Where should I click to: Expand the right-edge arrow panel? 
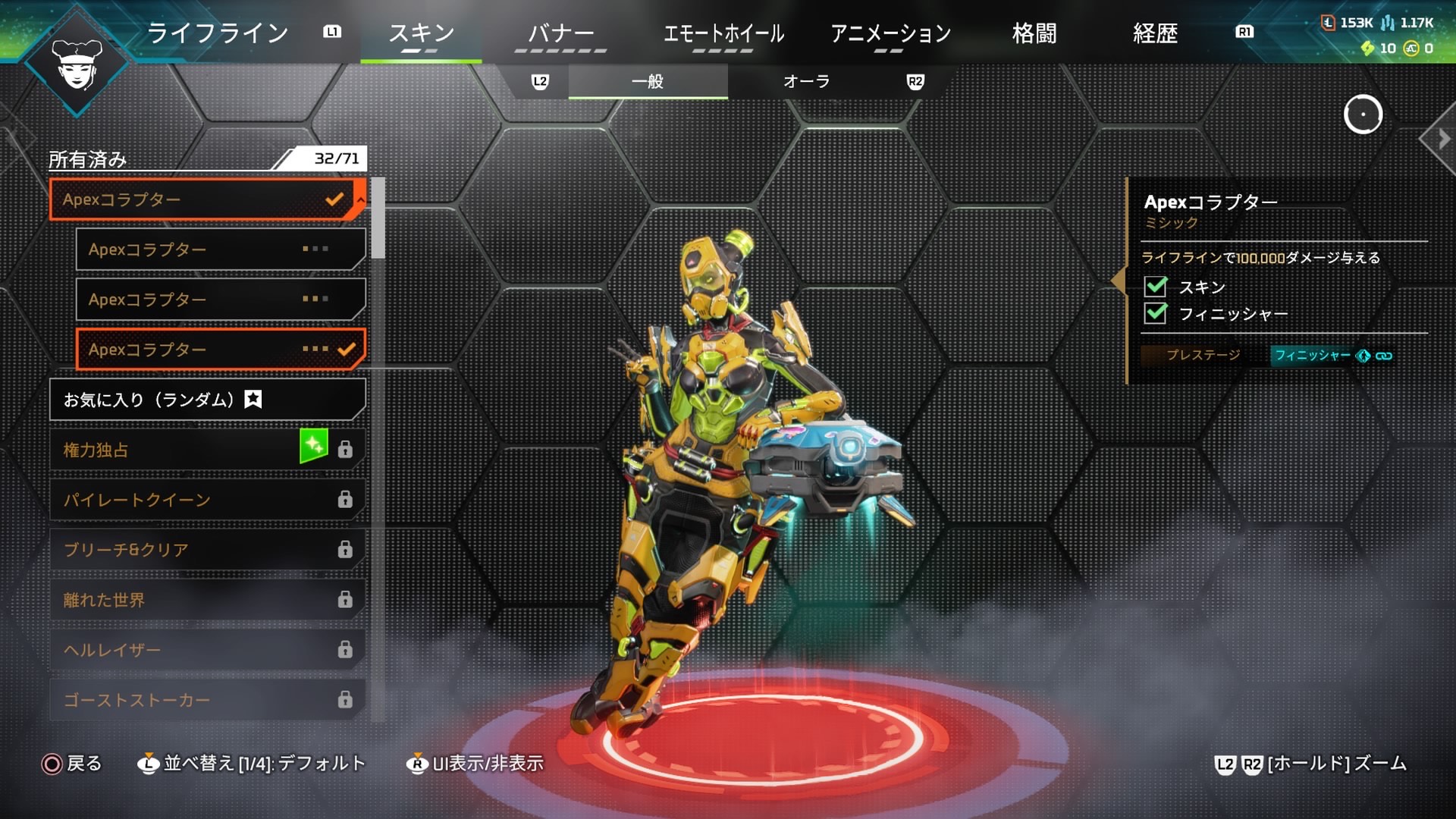[x=1443, y=139]
